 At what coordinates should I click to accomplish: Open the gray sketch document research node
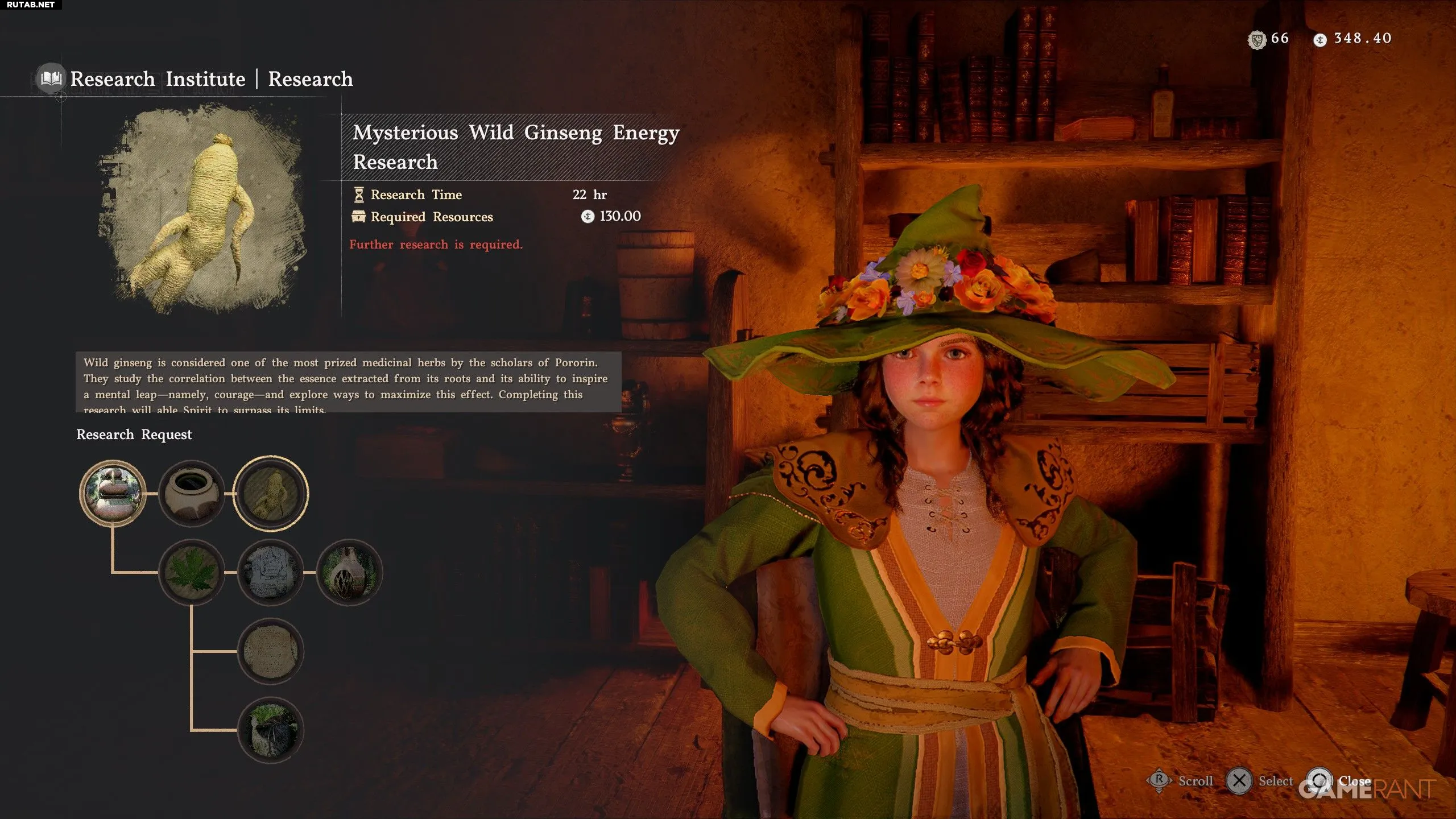pos(271,572)
